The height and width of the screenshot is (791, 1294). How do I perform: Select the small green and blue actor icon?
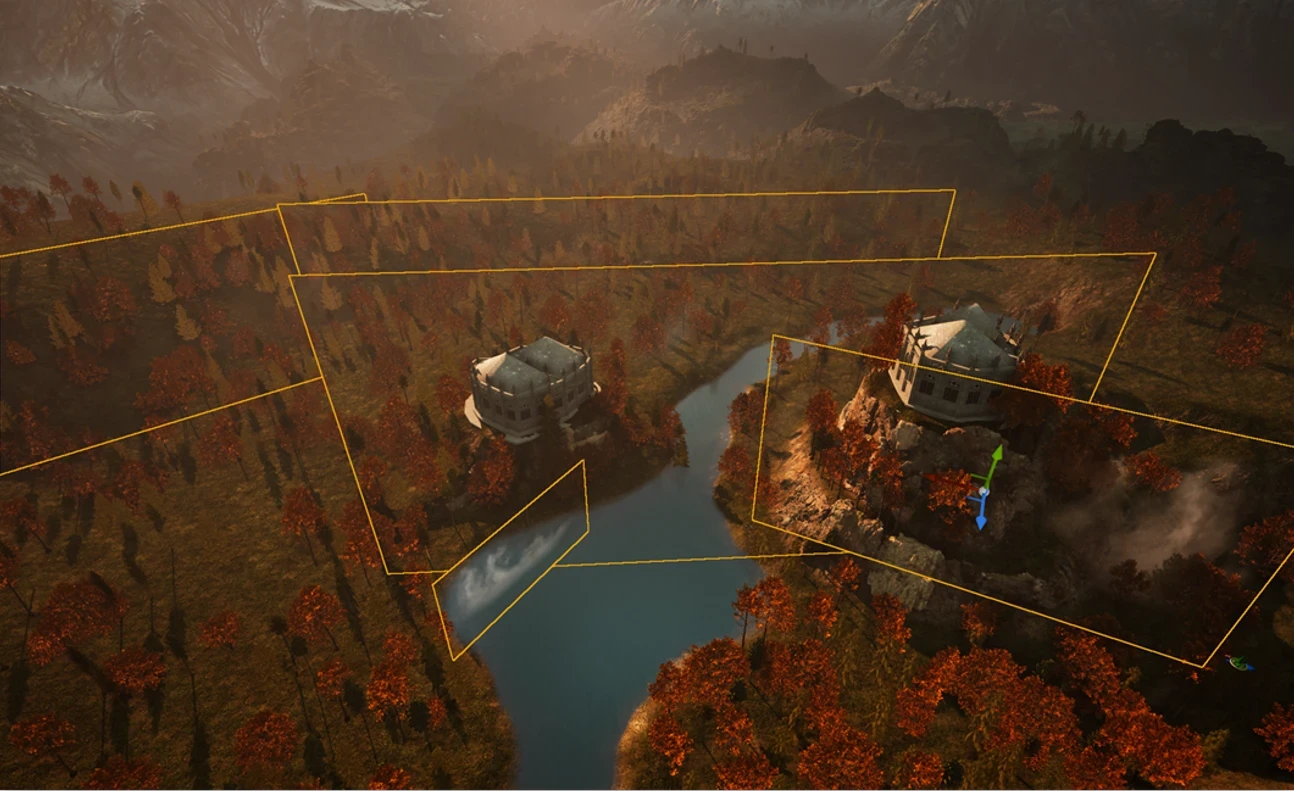click(x=1240, y=662)
